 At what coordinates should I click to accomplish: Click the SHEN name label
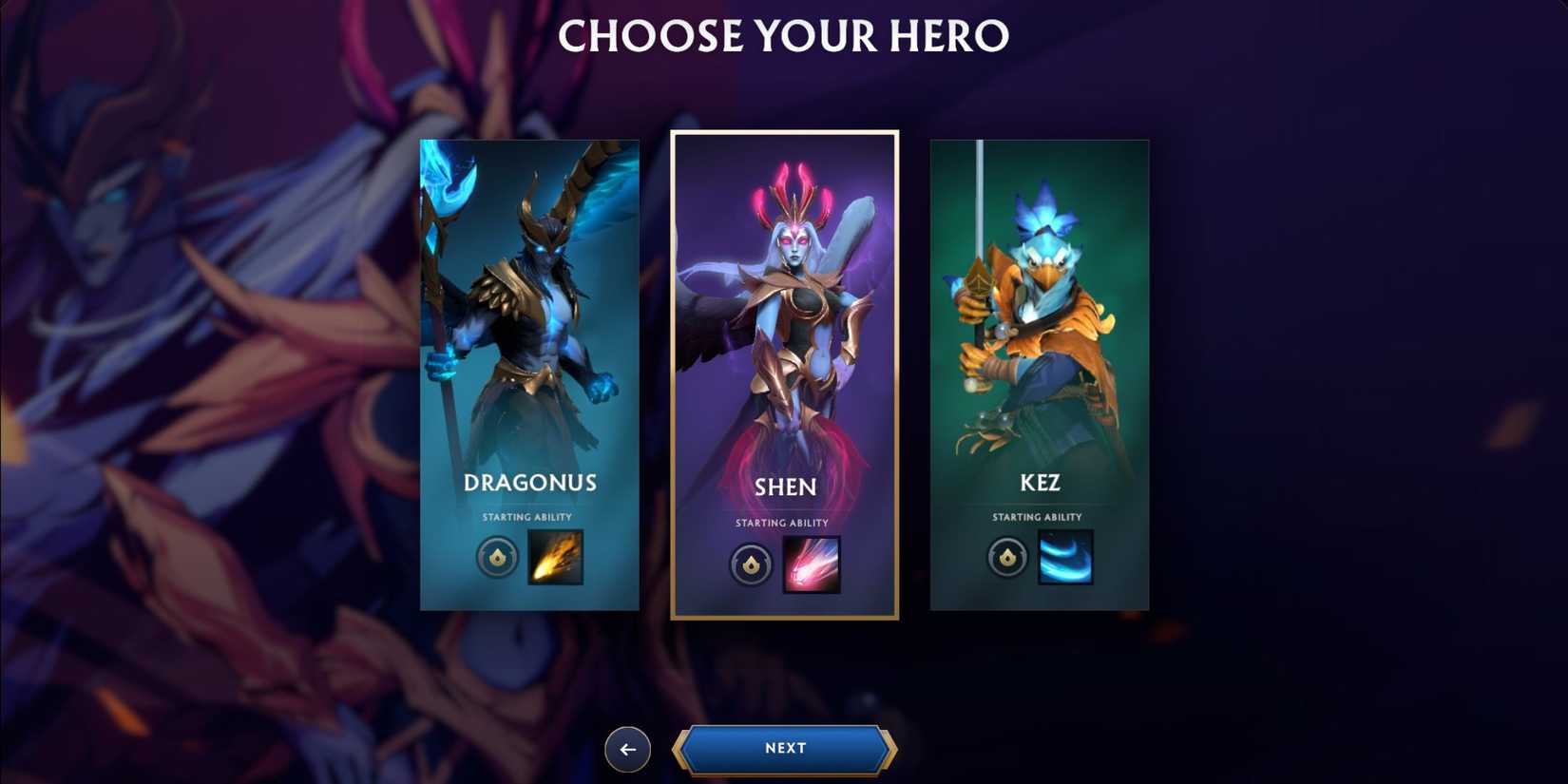click(x=784, y=488)
